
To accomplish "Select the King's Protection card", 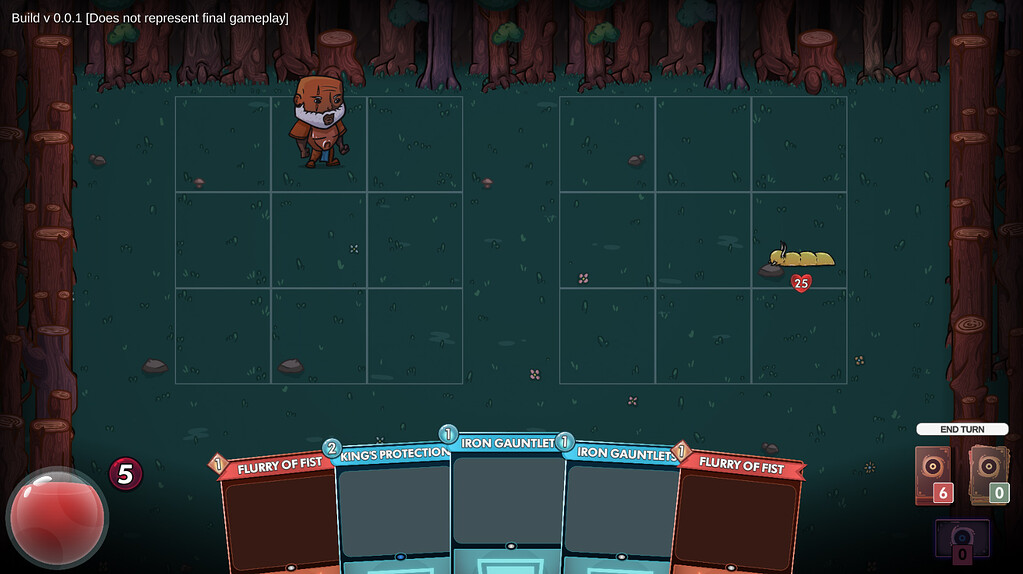I will (x=393, y=510).
